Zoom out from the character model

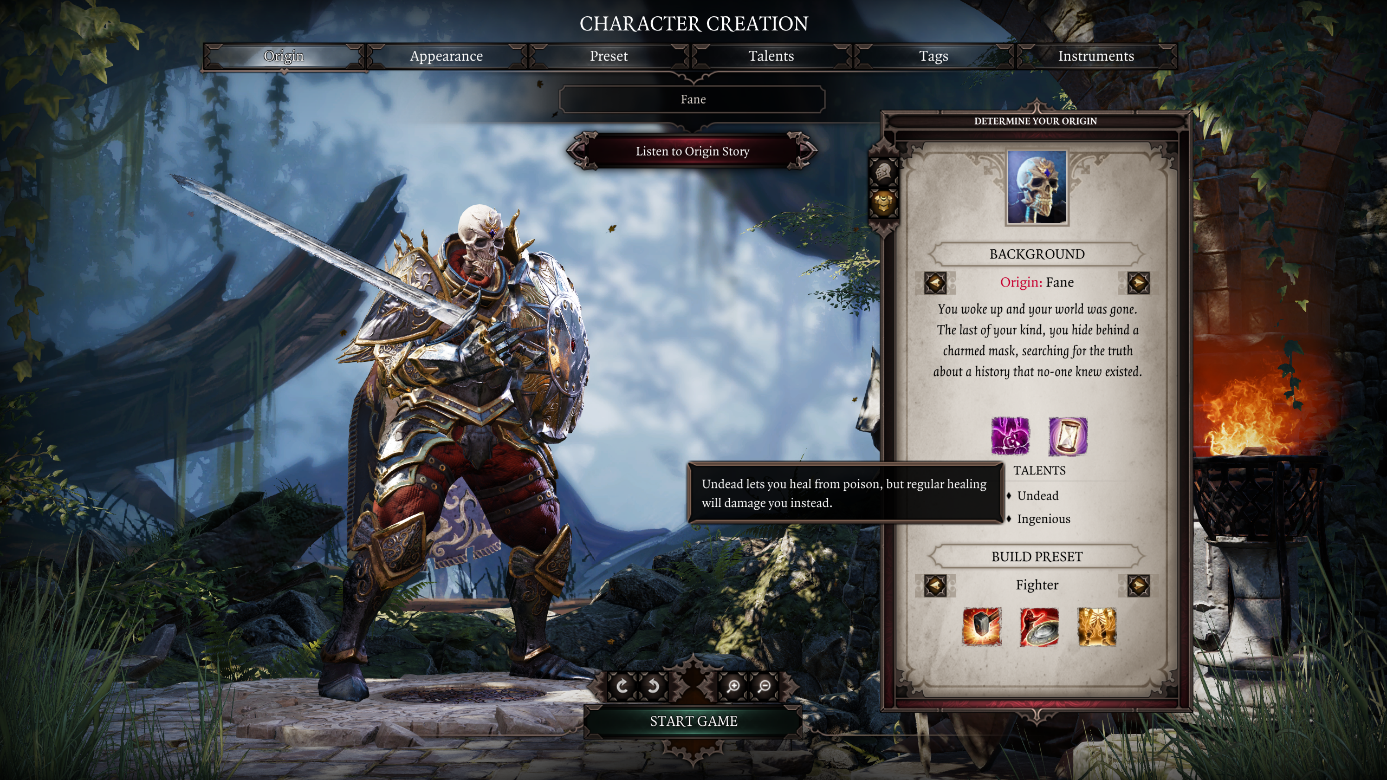pos(764,686)
